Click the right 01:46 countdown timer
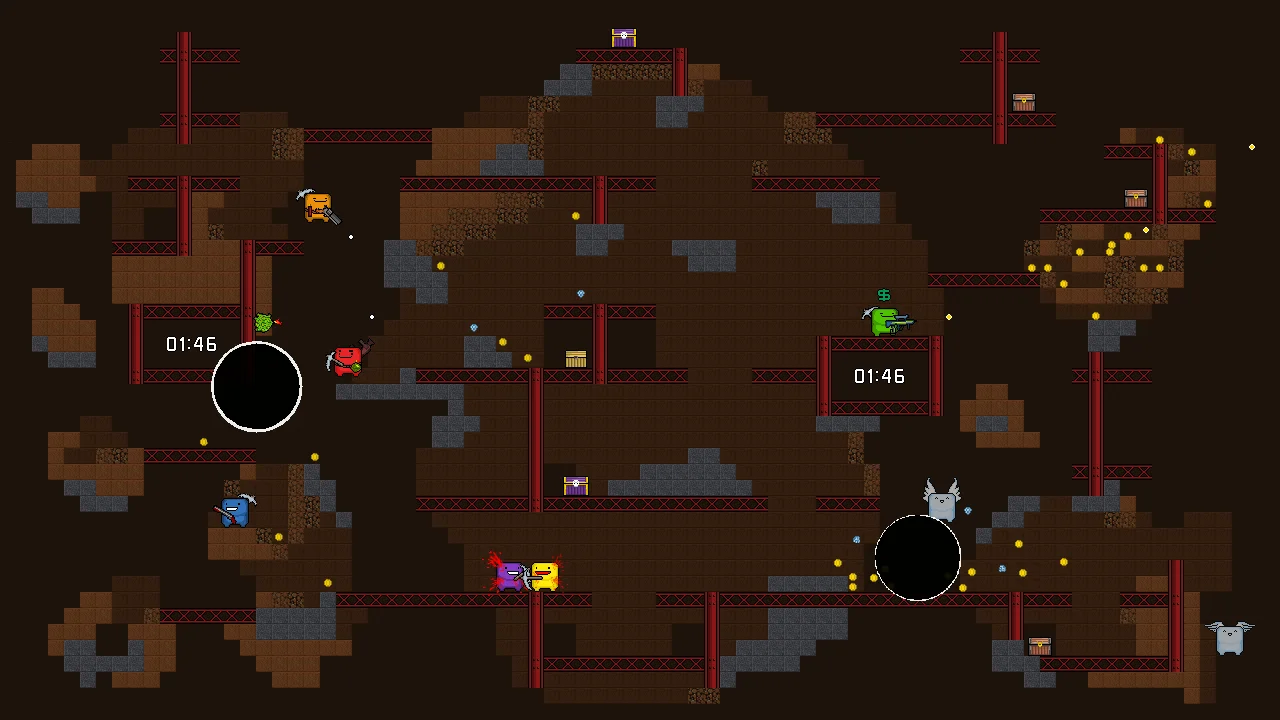The height and width of the screenshot is (720, 1280). (879, 377)
